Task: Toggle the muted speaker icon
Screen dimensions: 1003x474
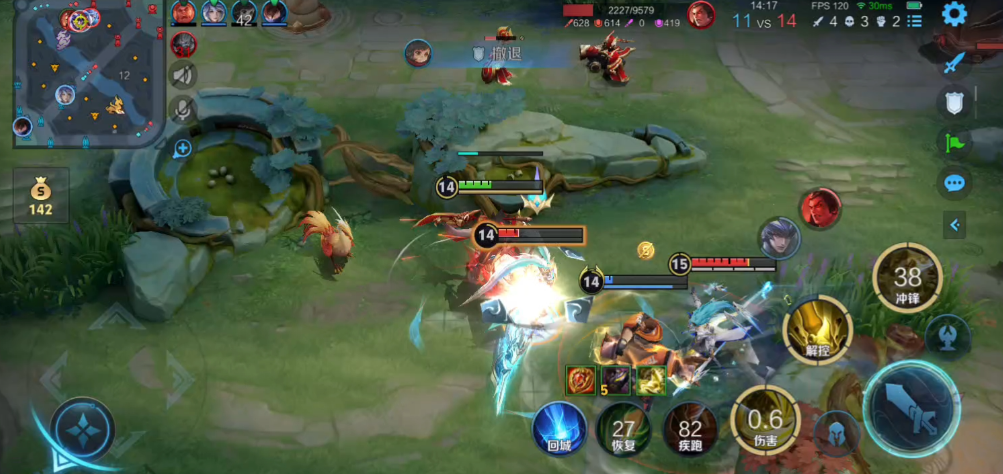Action: pos(183,75)
